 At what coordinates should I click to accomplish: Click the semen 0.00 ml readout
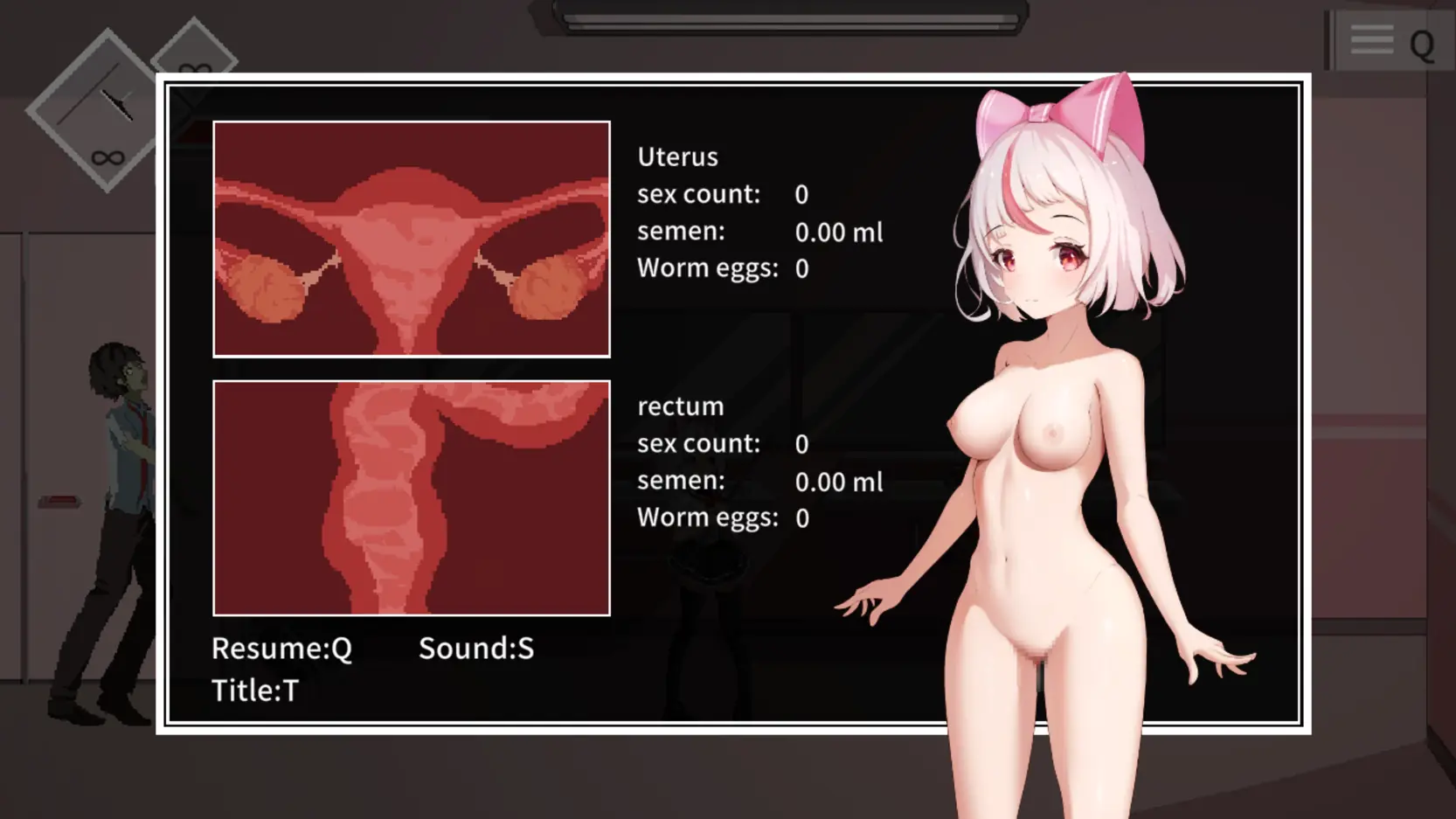[838, 233]
